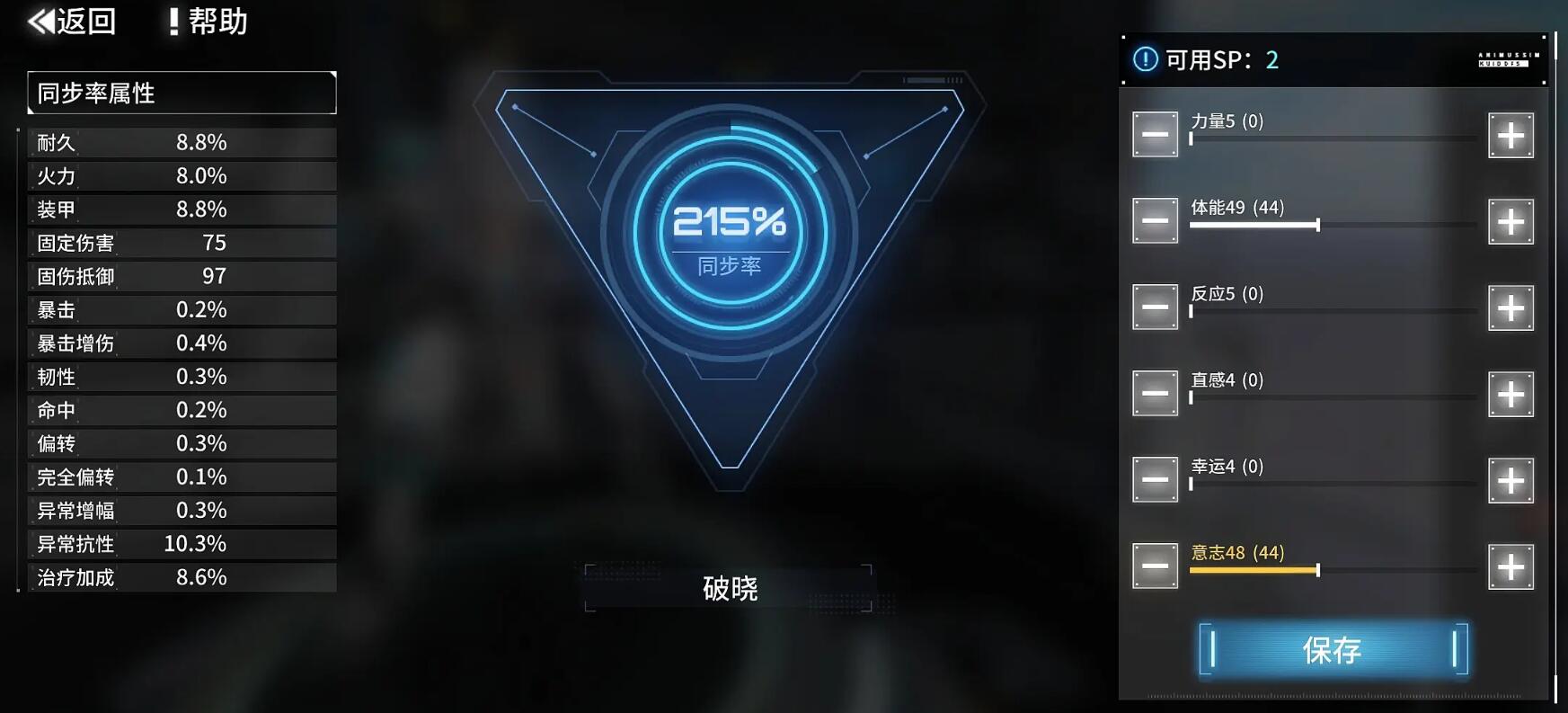
Task: Click the 破晓 name plate
Action: pos(730,589)
